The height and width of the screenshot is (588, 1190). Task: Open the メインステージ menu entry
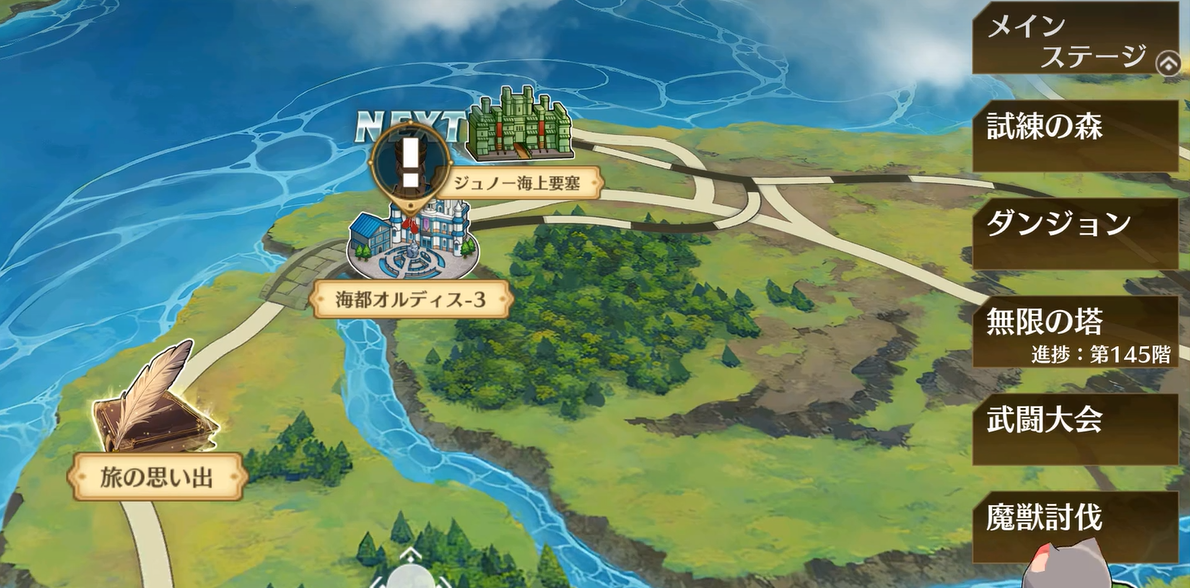(x=1066, y=38)
